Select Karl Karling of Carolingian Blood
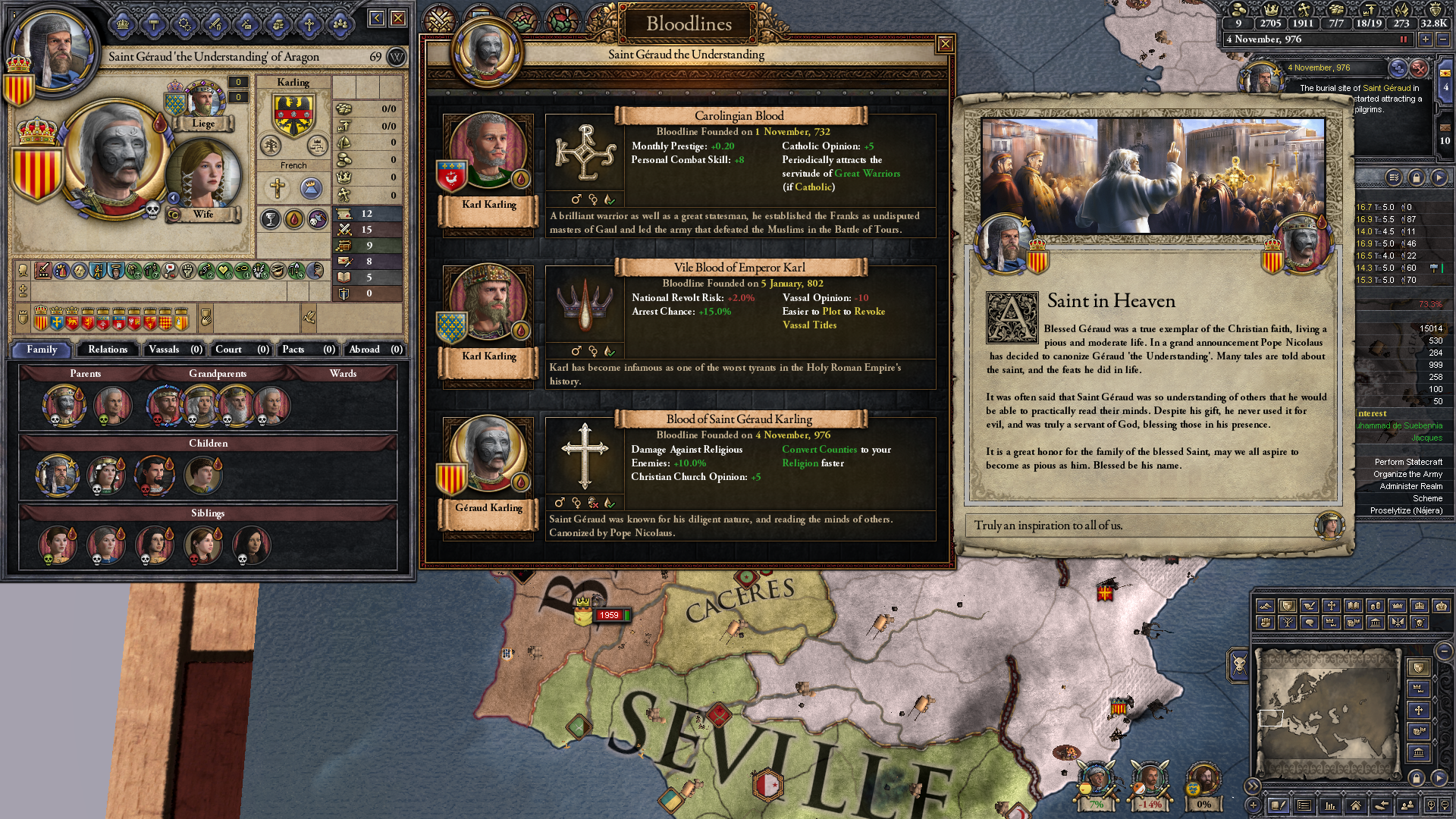 coord(488,152)
